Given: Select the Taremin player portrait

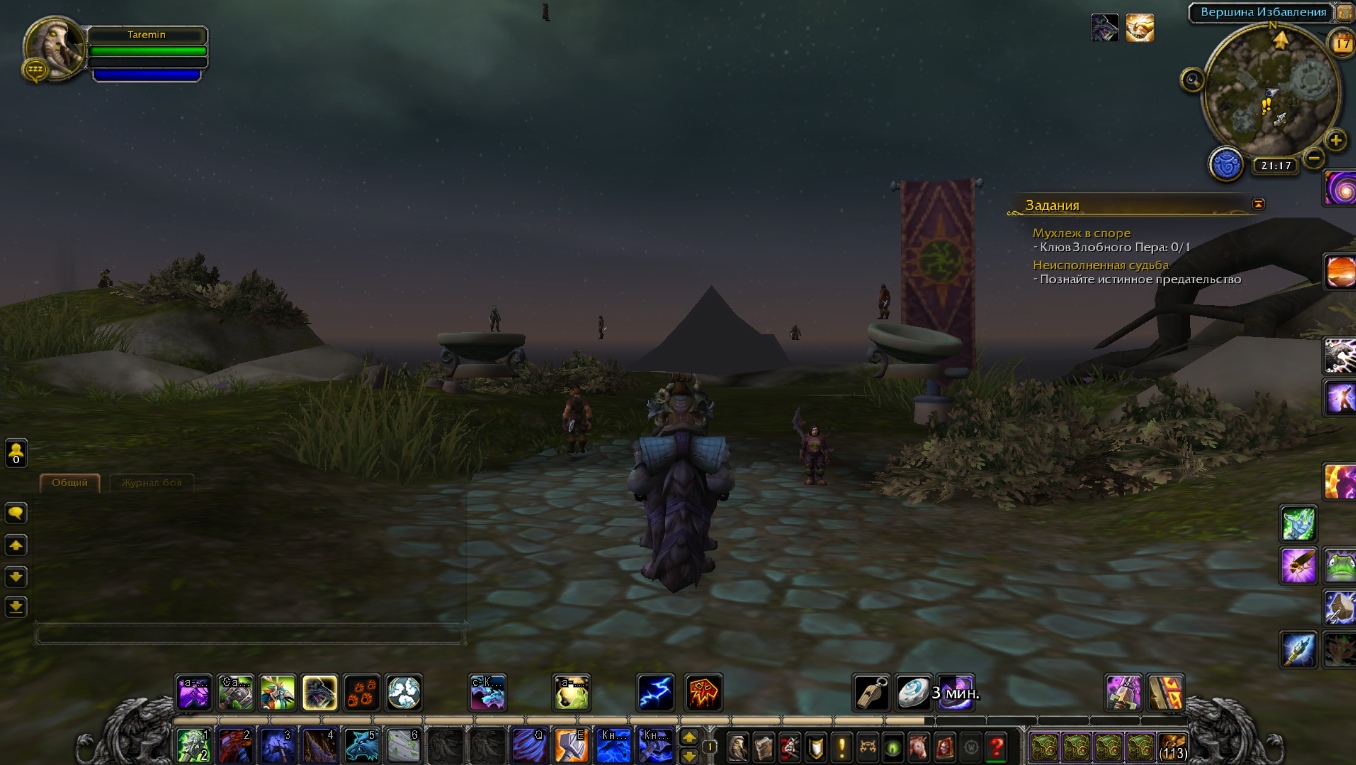Looking at the screenshot, I should [x=54, y=47].
